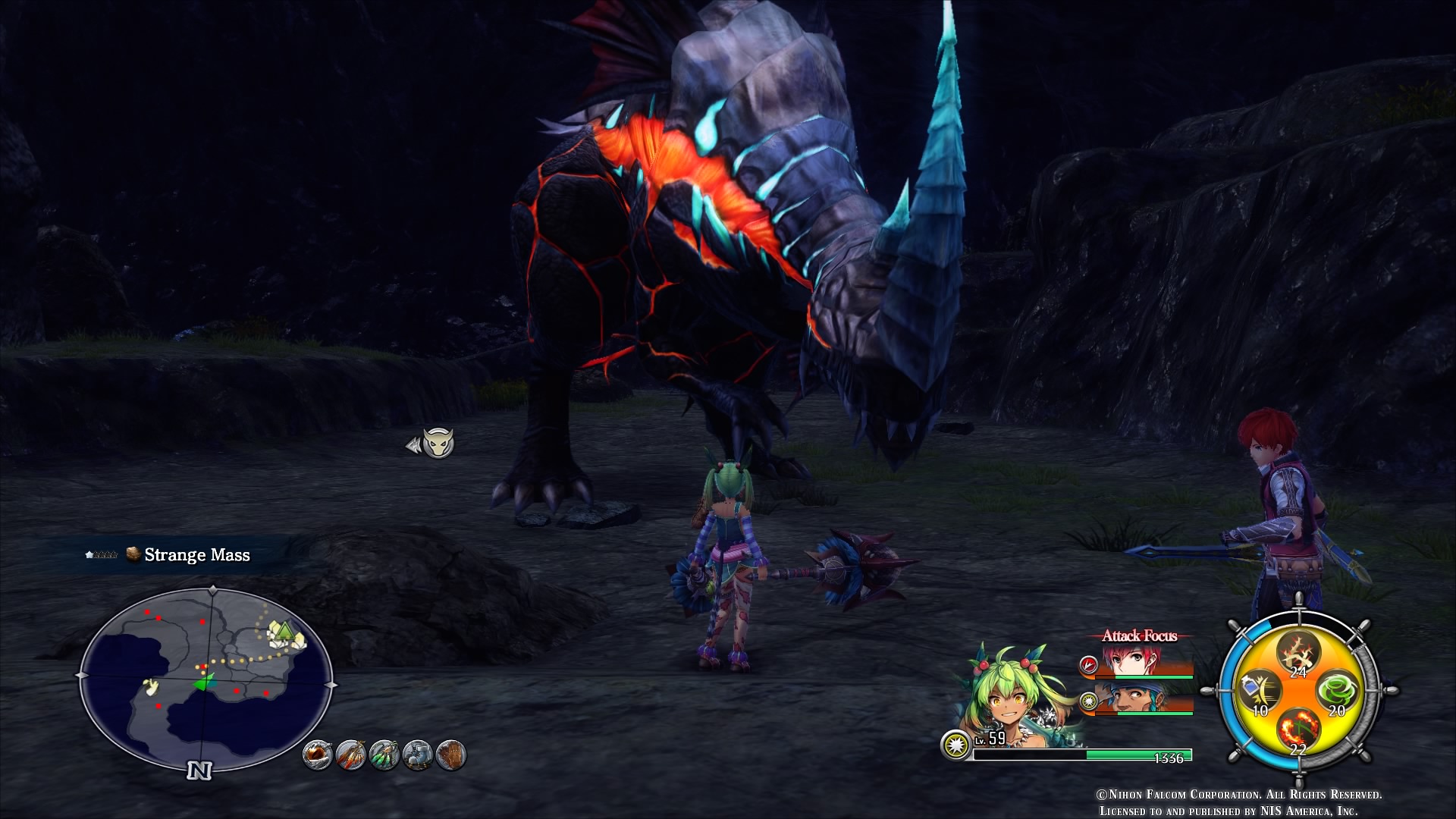
Task: Activate the fire ring skill costing 22
Action: coord(1298,730)
